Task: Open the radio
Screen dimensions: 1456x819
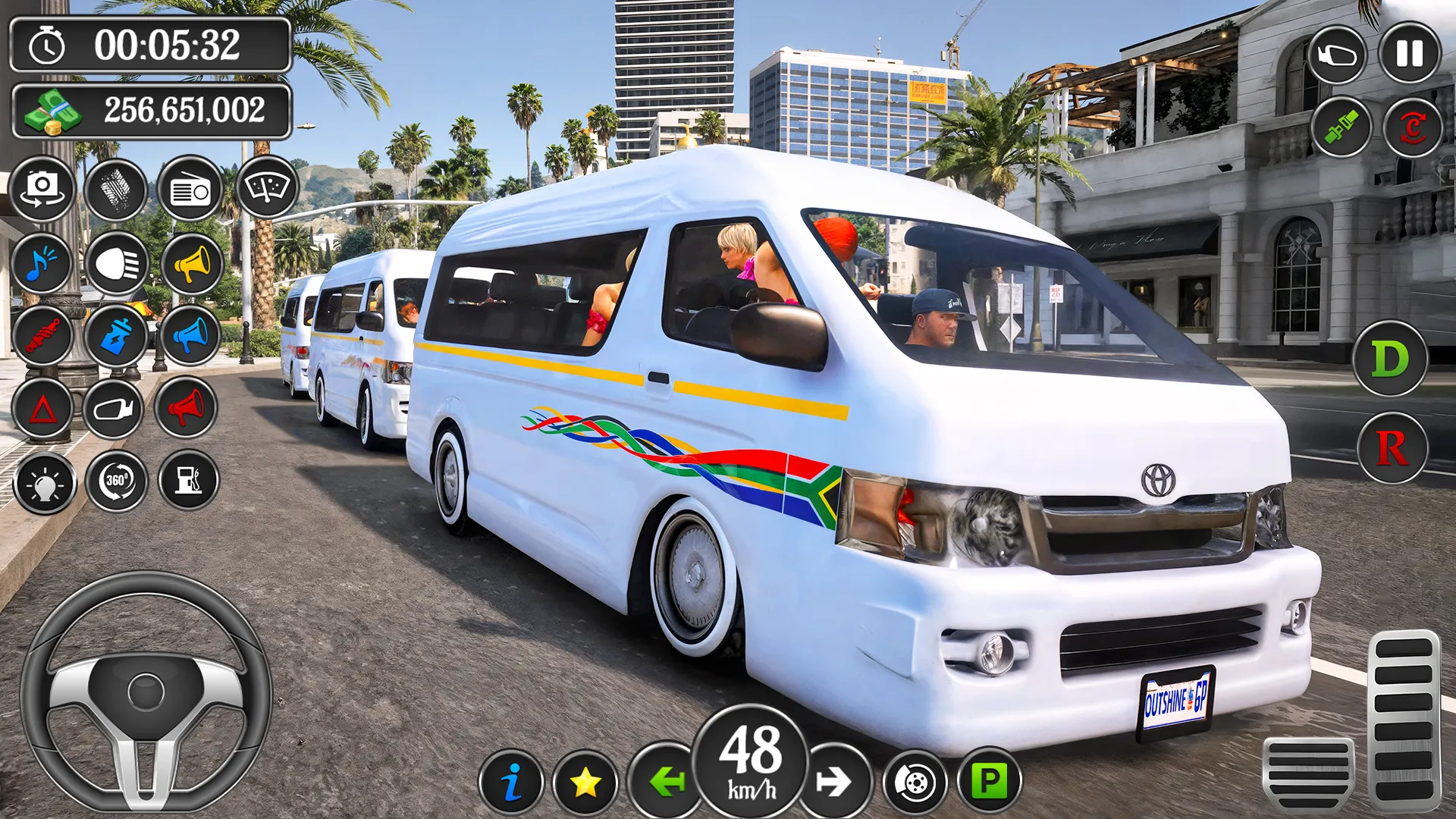Action: coord(191,190)
